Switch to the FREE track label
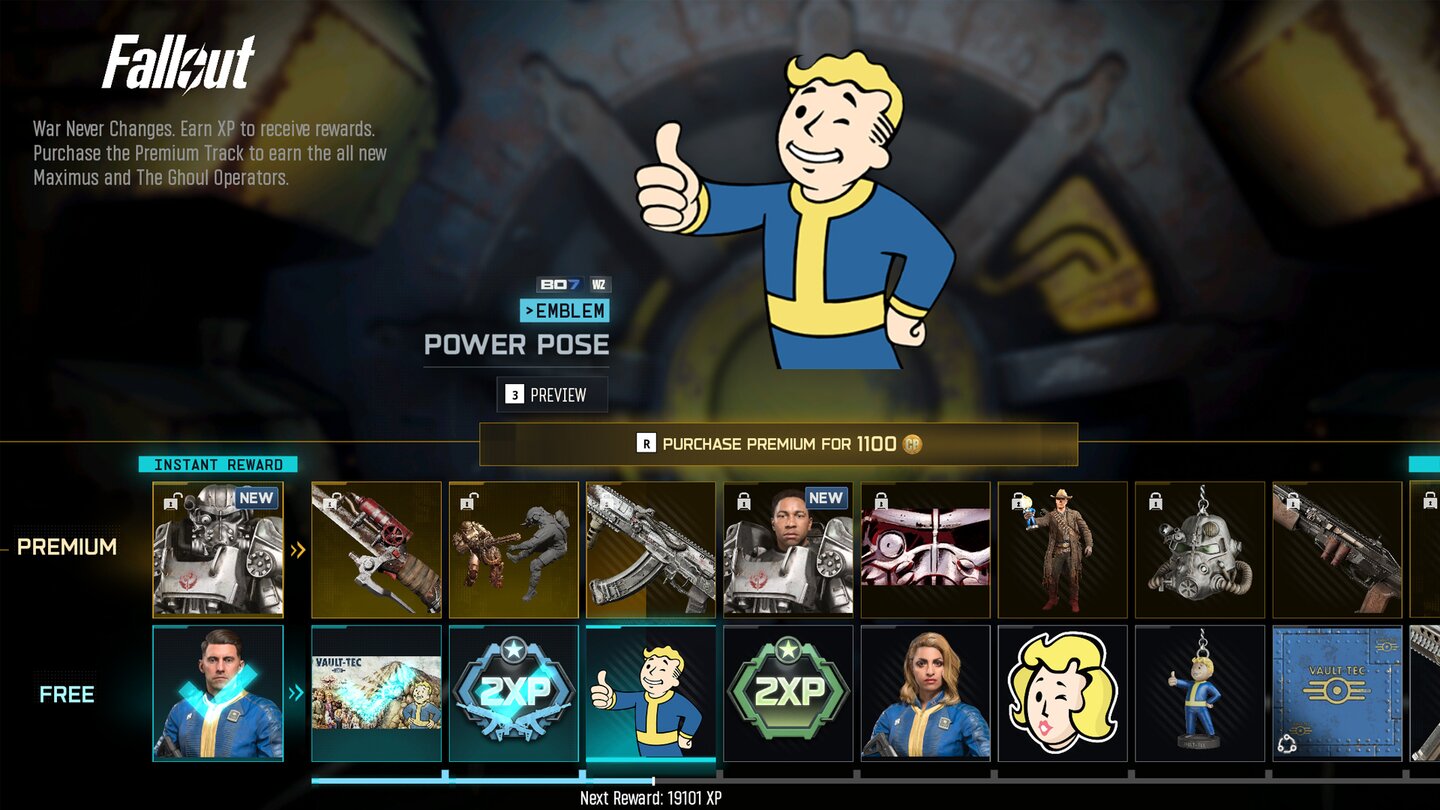Viewport: 1440px width, 810px height. pos(66,694)
